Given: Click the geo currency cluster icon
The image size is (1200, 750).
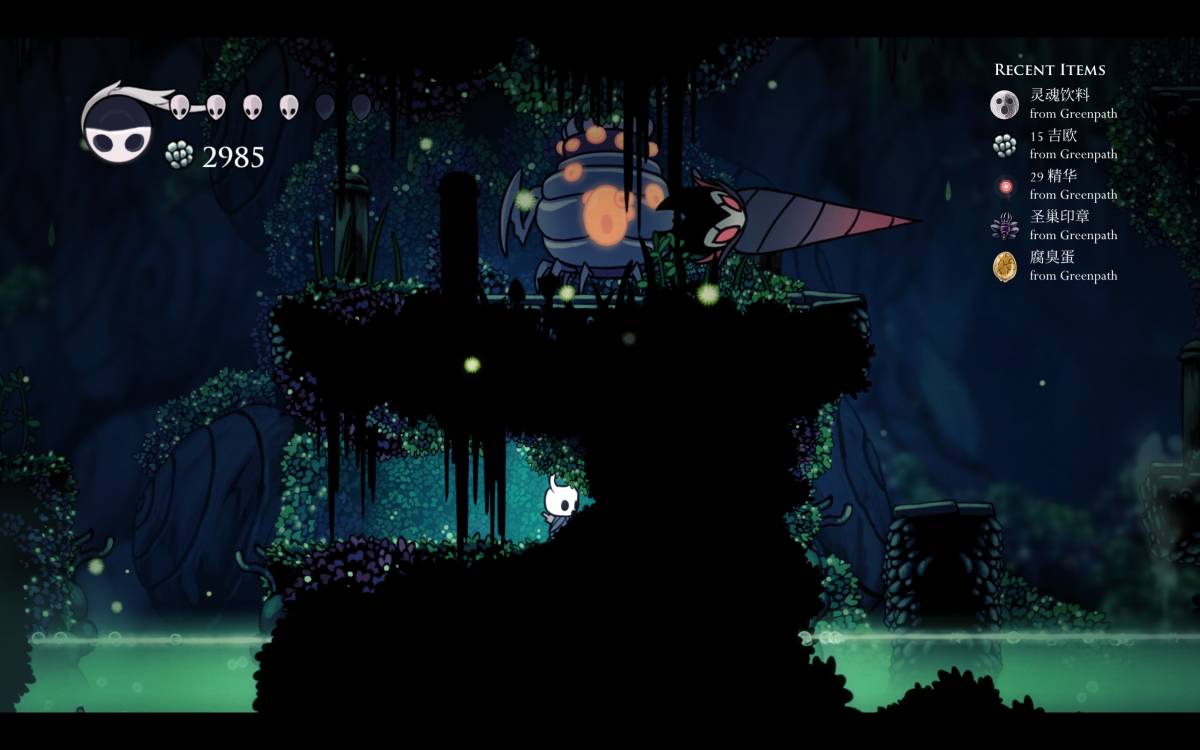Looking at the screenshot, I should [179, 155].
